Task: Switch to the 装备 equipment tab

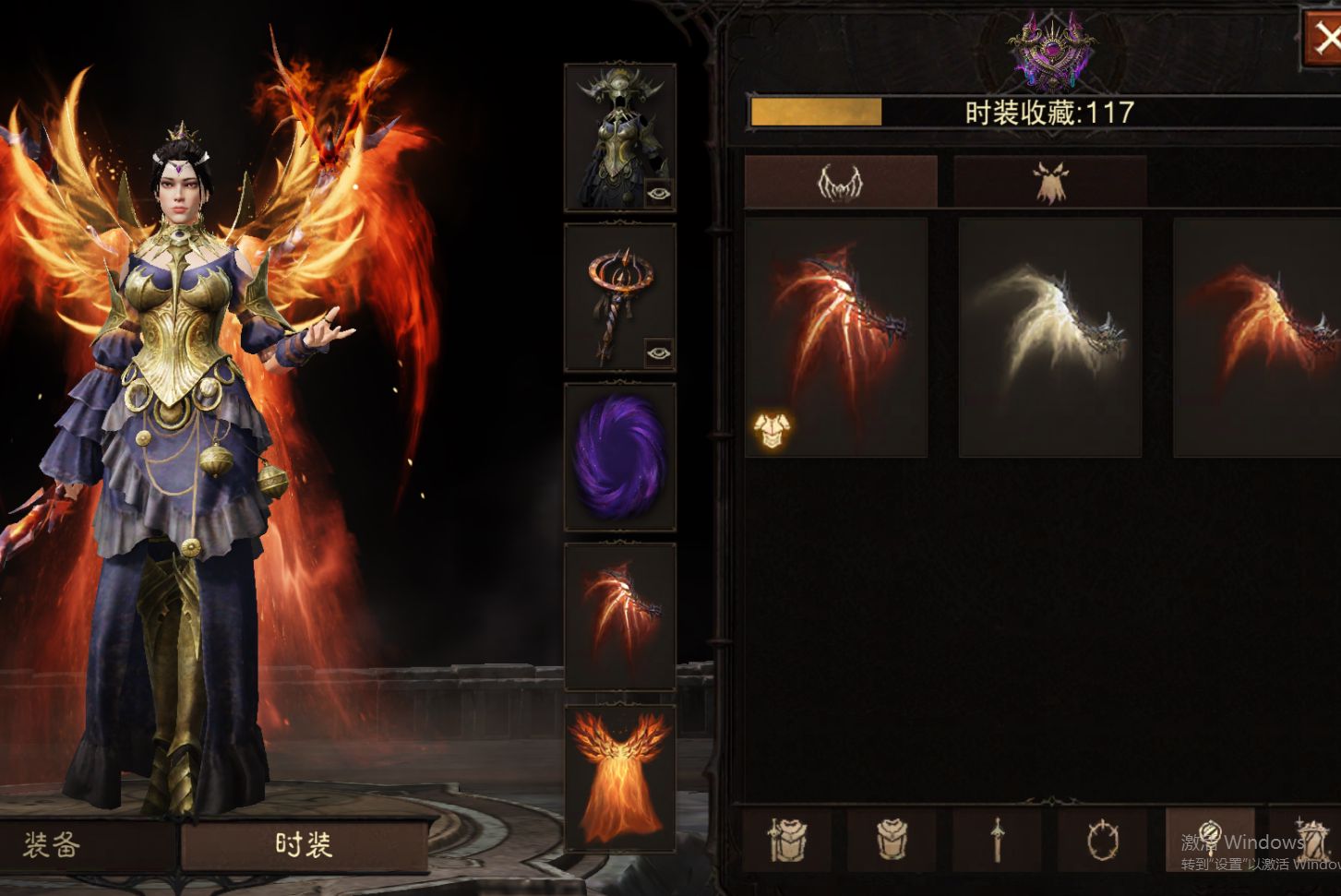Action: click(53, 843)
